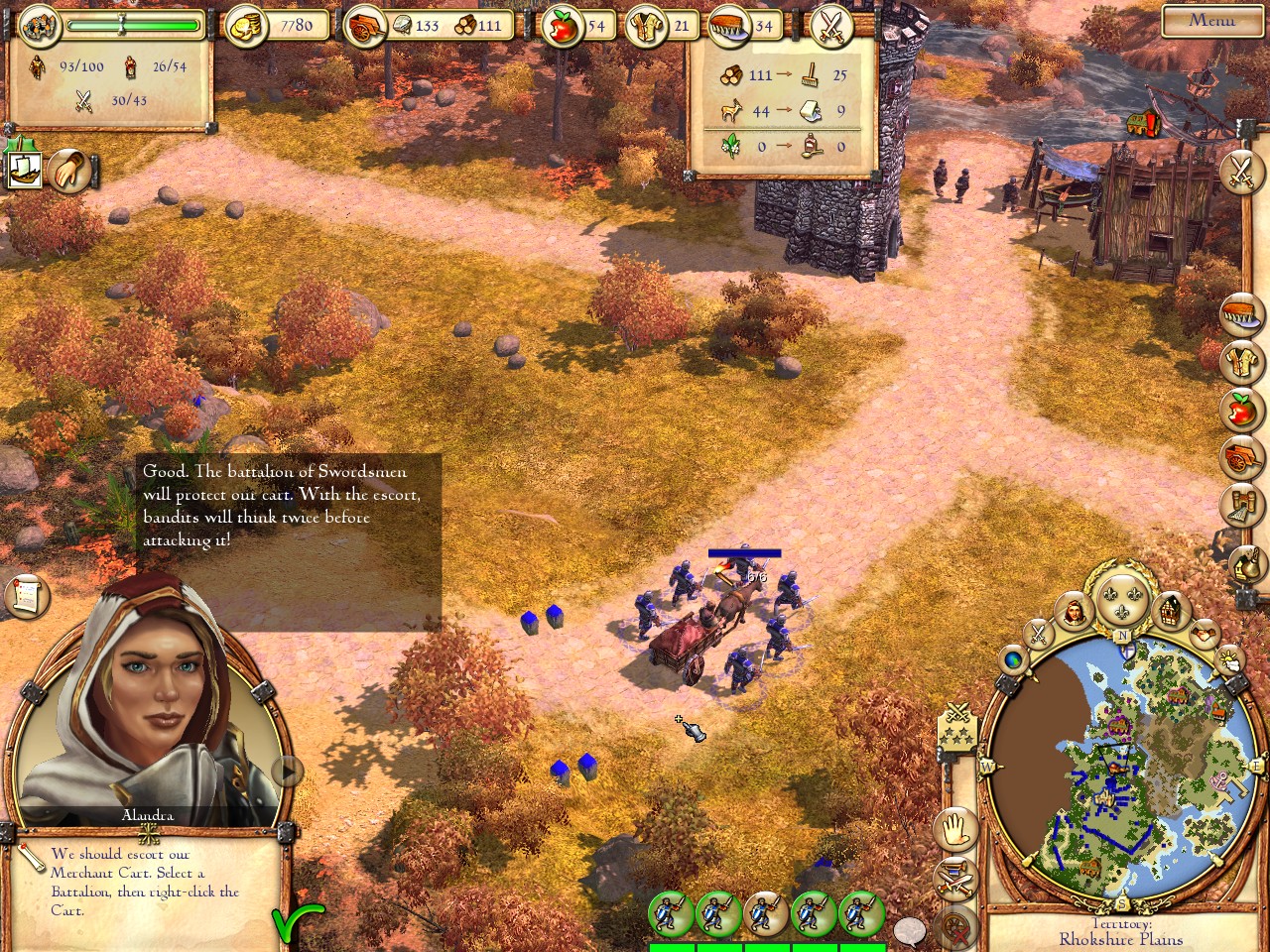Open the crossed swords tab in top bar

[832, 27]
